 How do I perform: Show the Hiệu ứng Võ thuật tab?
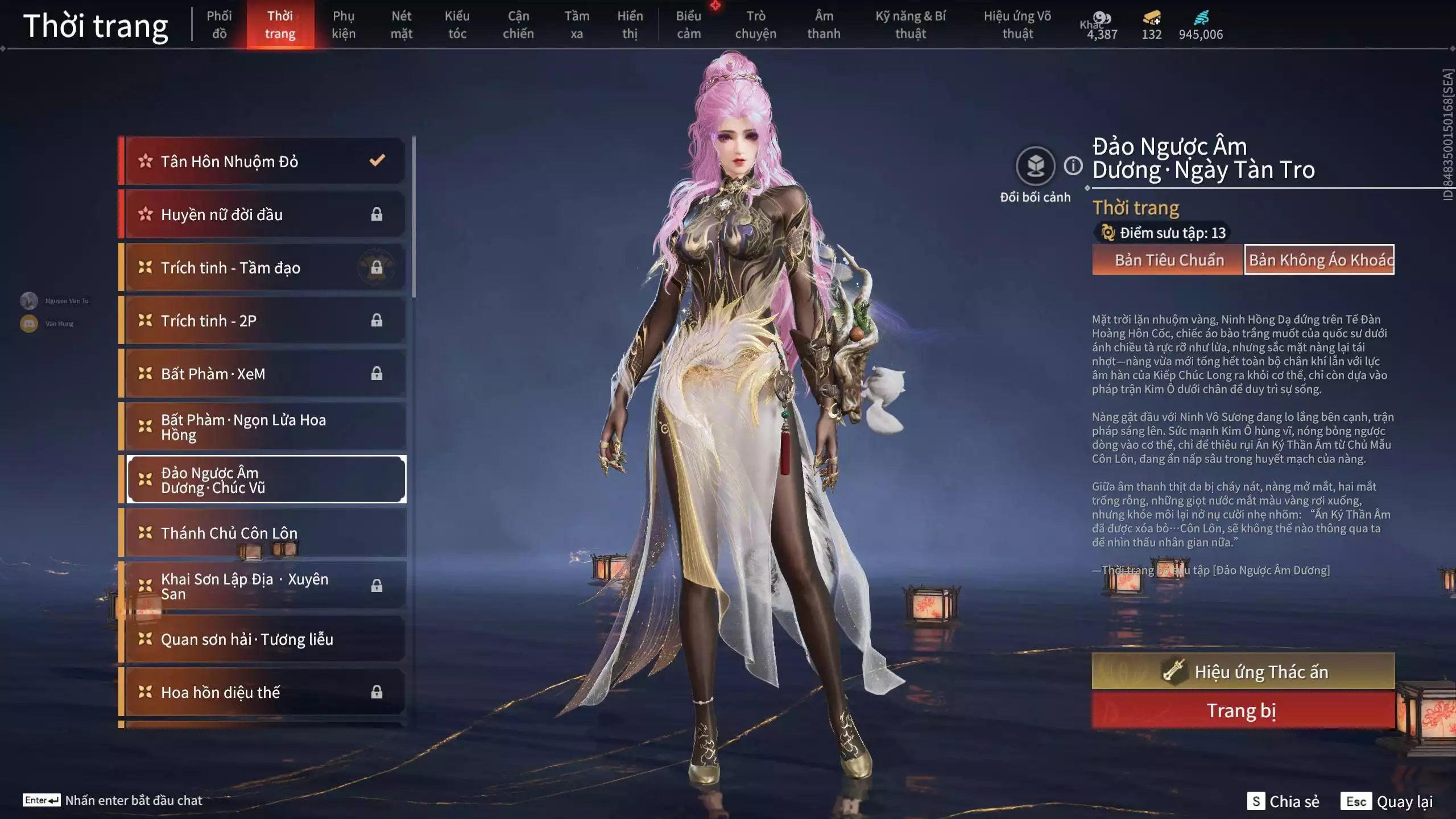(x=1017, y=24)
